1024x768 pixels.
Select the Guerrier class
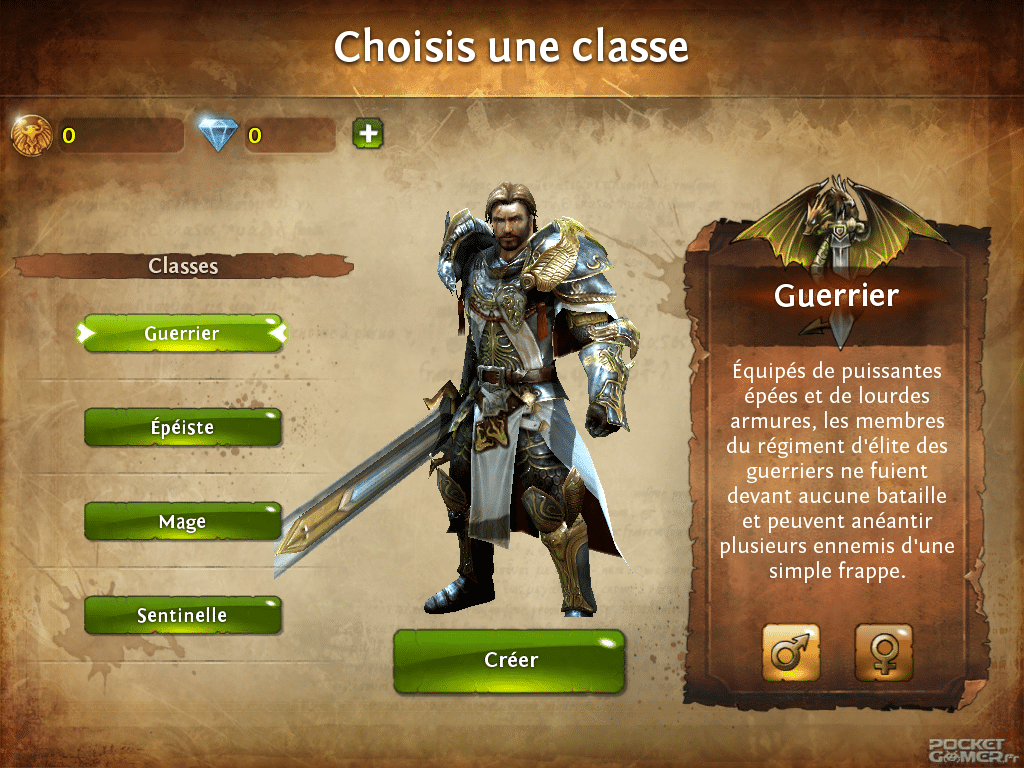click(182, 333)
